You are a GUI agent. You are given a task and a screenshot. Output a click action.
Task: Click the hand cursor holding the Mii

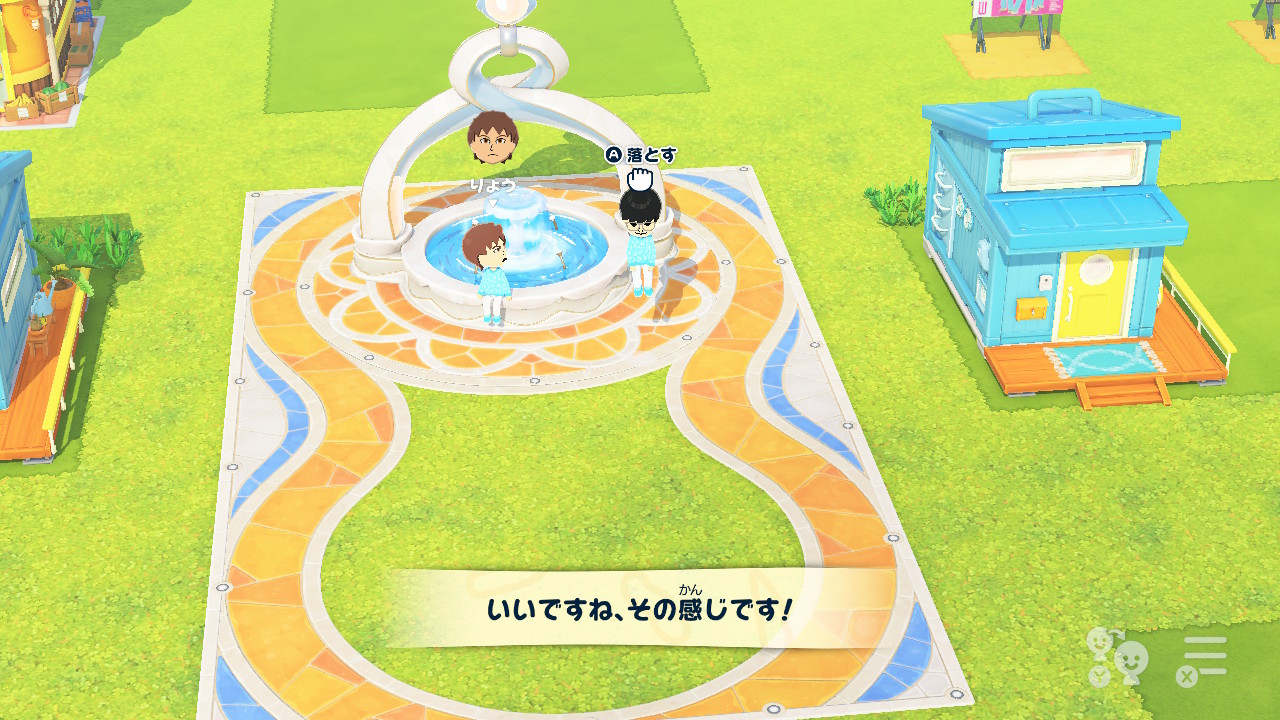pos(641,179)
